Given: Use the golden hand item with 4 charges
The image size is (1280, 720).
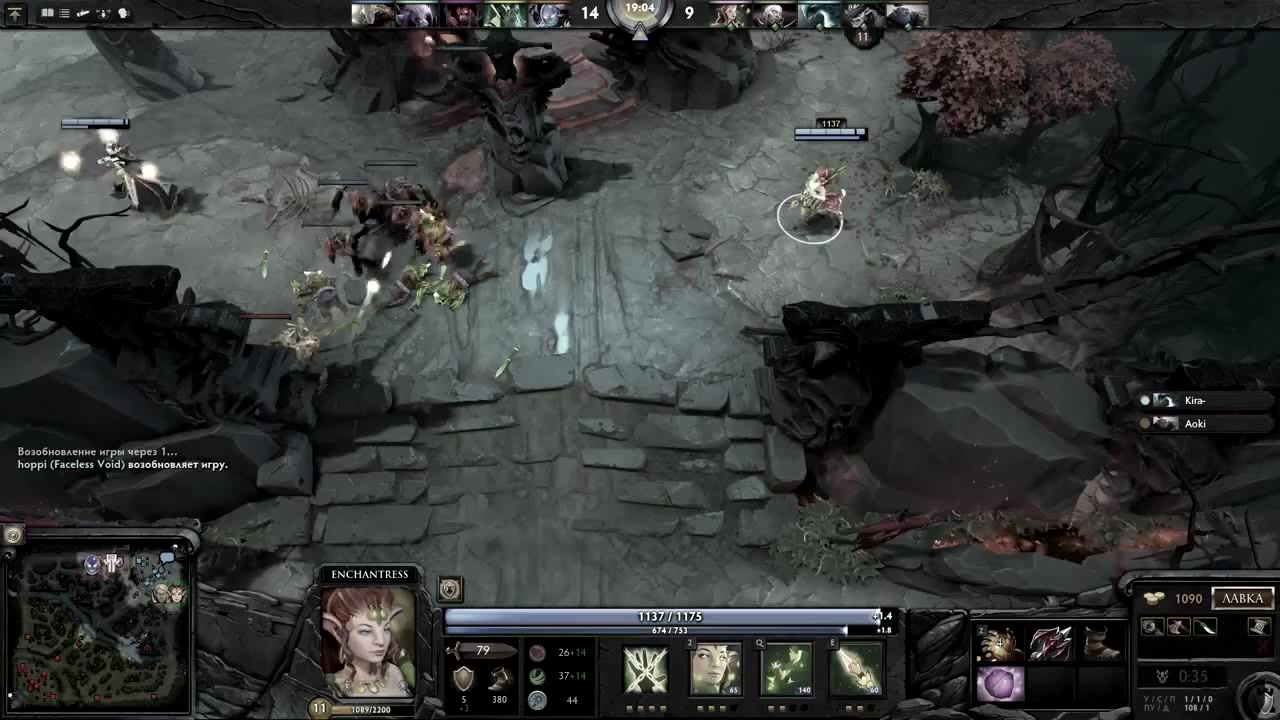Looking at the screenshot, I should [999, 645].
